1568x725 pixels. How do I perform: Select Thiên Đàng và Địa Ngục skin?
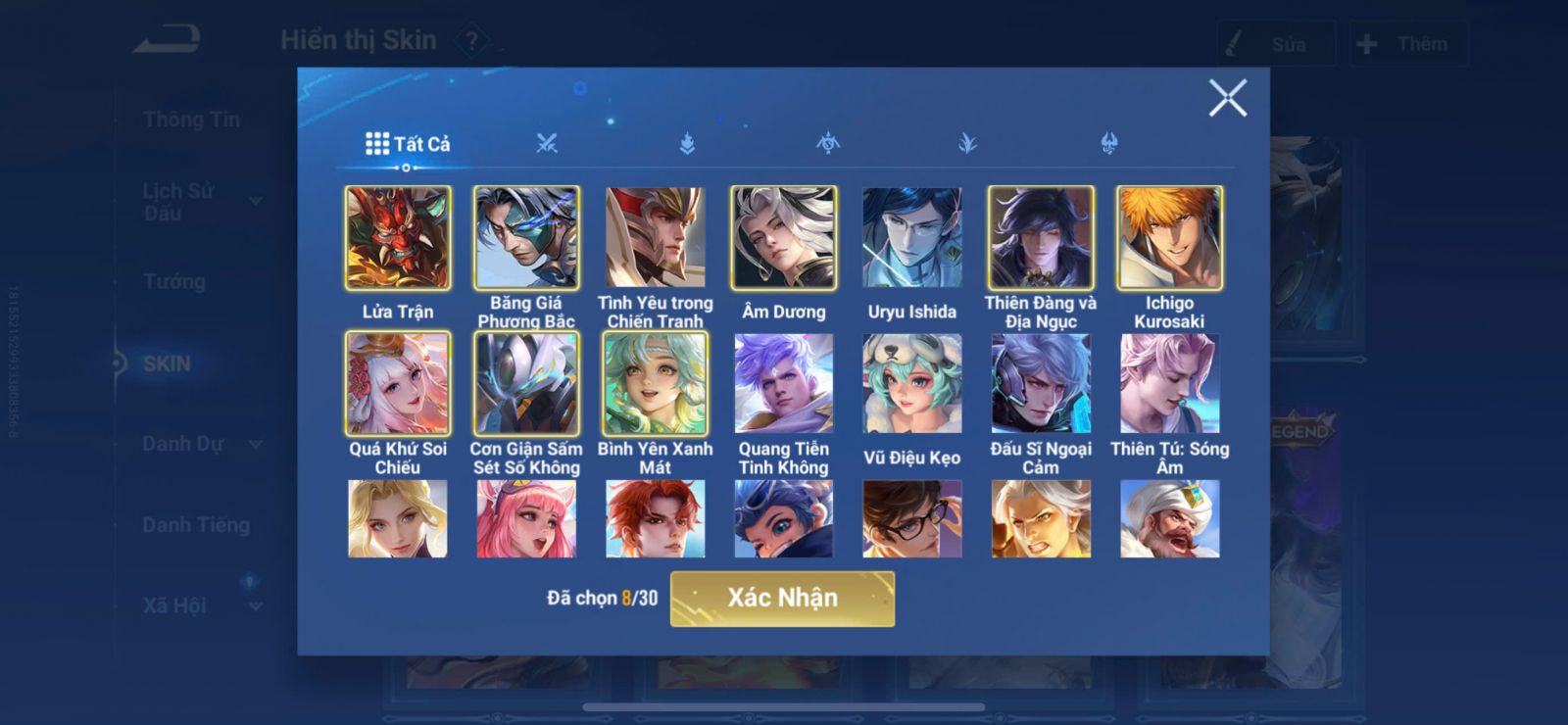pos(1041,238)
